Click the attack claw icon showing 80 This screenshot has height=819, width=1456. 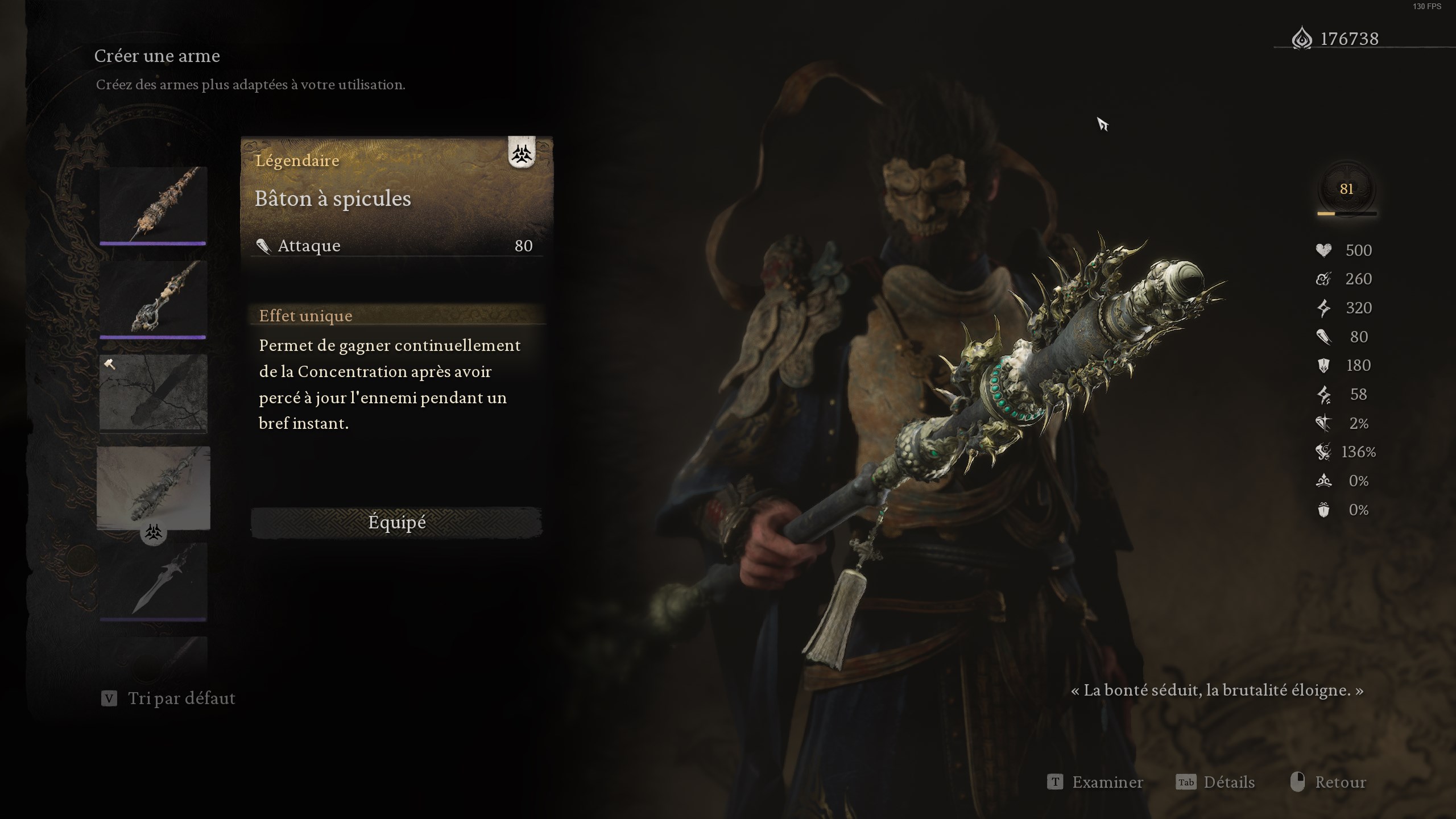click(1322, 337)
